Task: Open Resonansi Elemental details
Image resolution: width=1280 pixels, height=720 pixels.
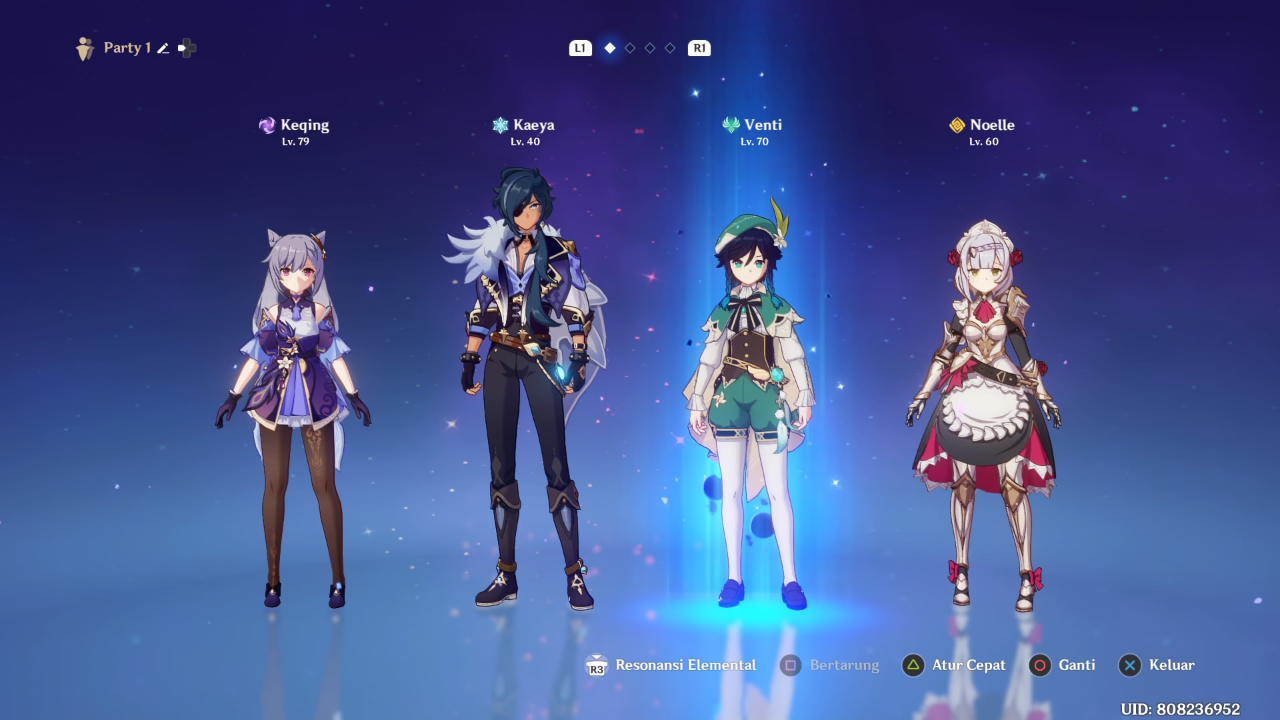Action: (671, 665)
